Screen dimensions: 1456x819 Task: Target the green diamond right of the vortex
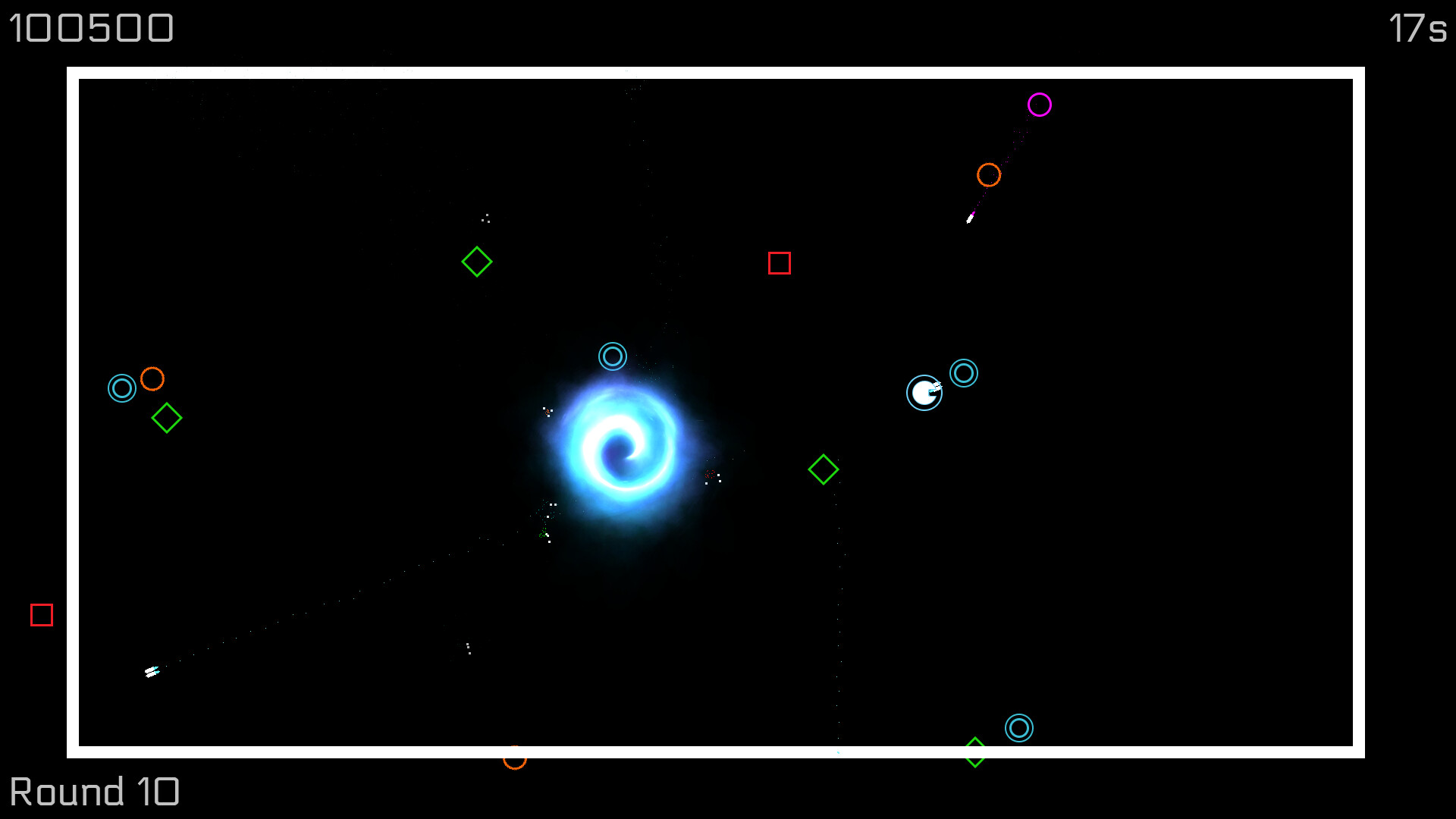823,469
